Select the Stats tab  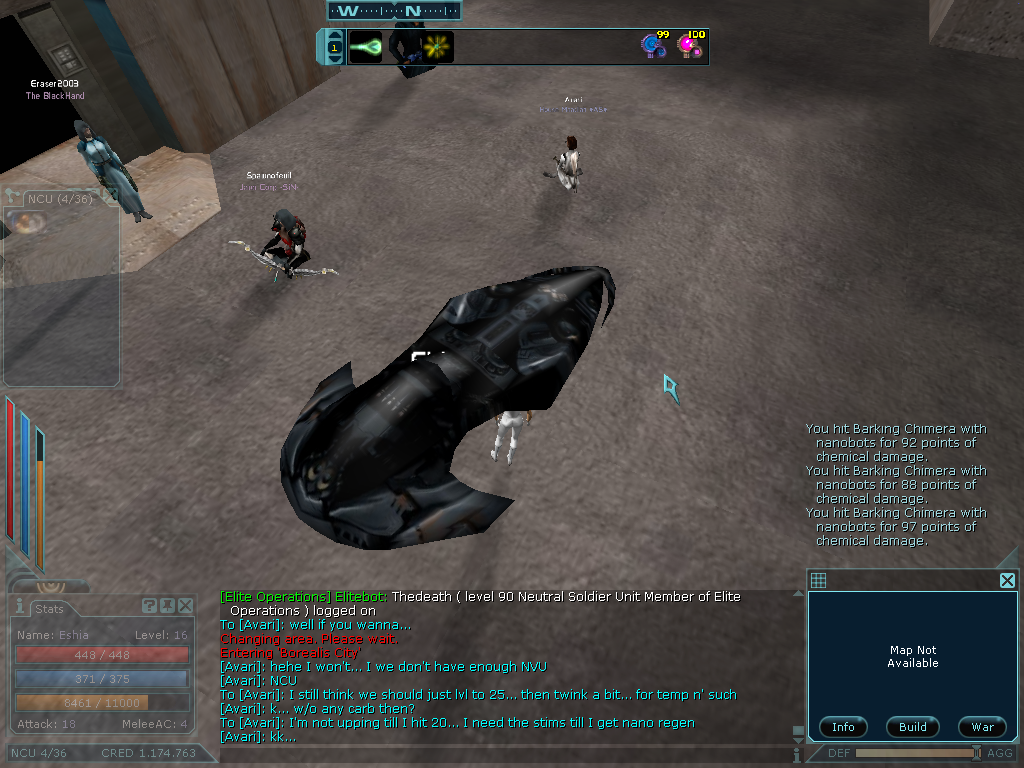pyautogui.click(x=48, y=608)
